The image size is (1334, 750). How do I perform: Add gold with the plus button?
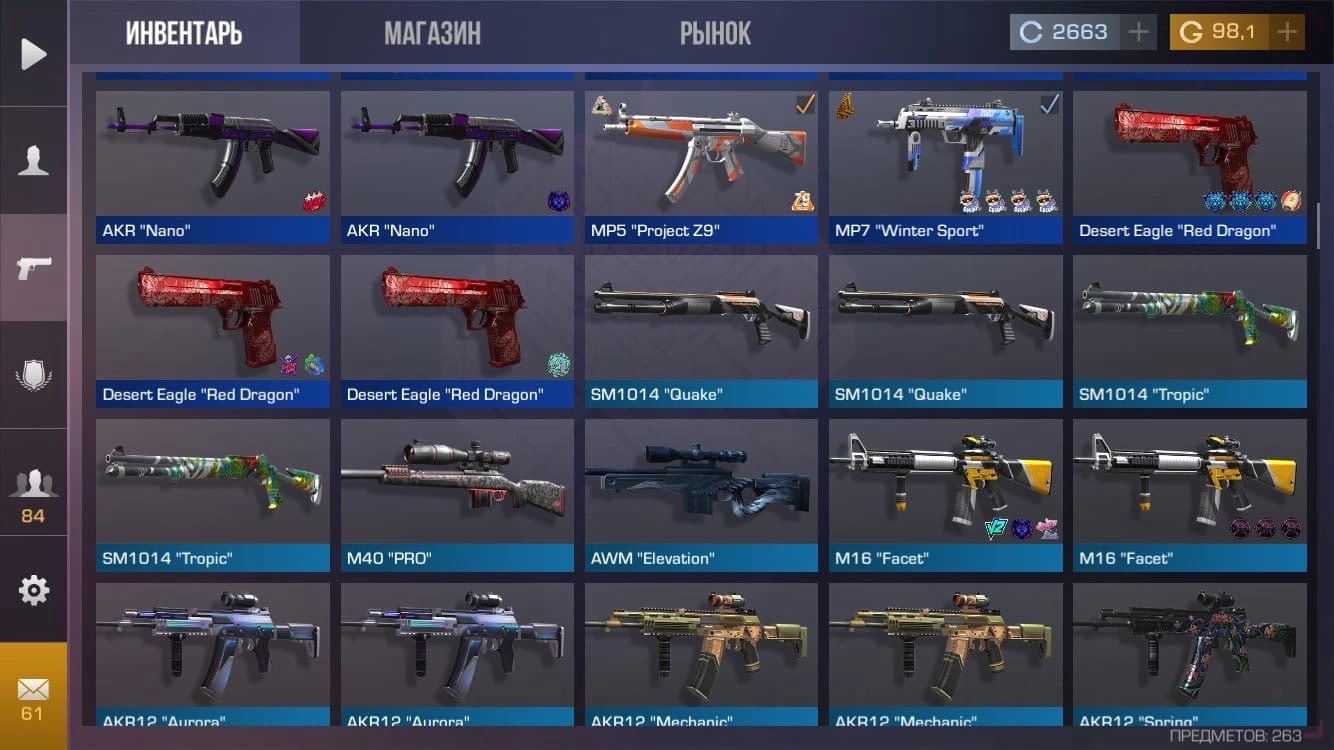(1287, 32)
